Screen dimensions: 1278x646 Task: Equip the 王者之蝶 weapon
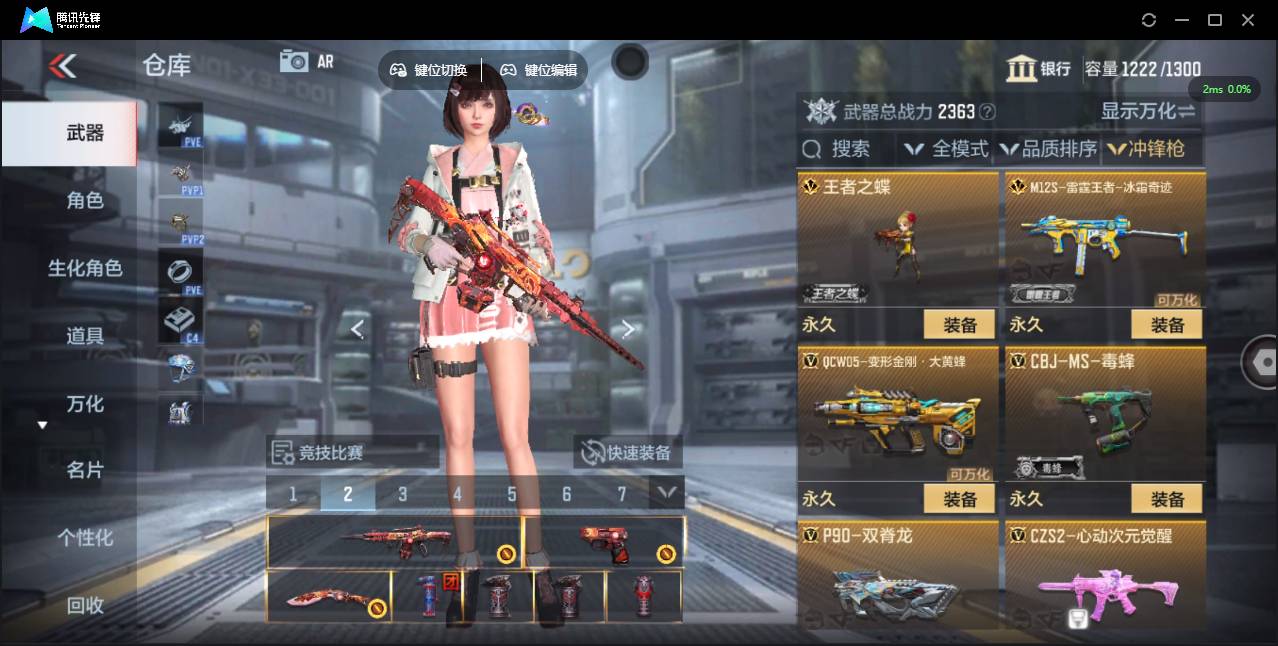tap(959, 325)
